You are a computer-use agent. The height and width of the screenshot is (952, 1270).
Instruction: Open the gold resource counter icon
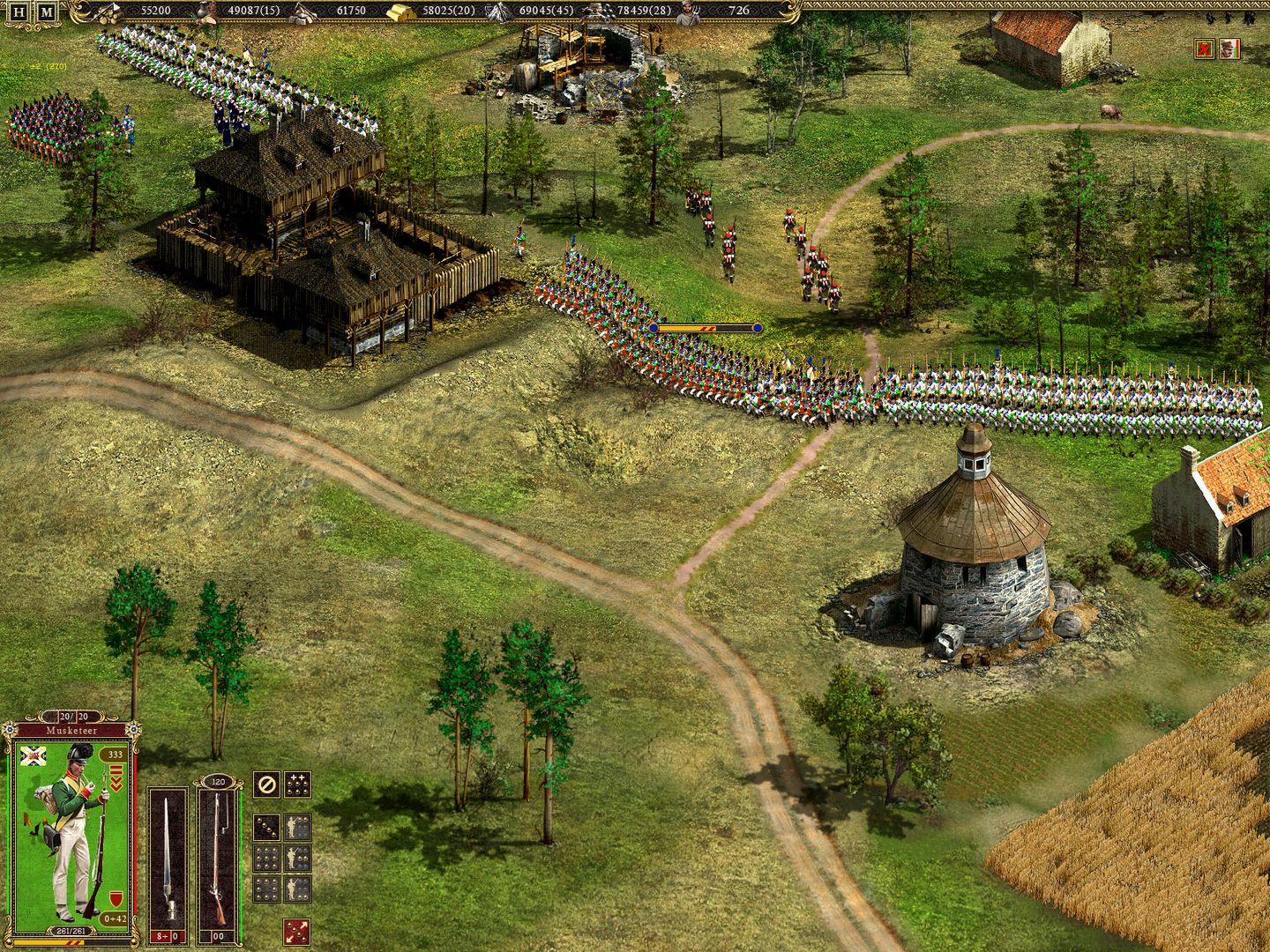400,12
